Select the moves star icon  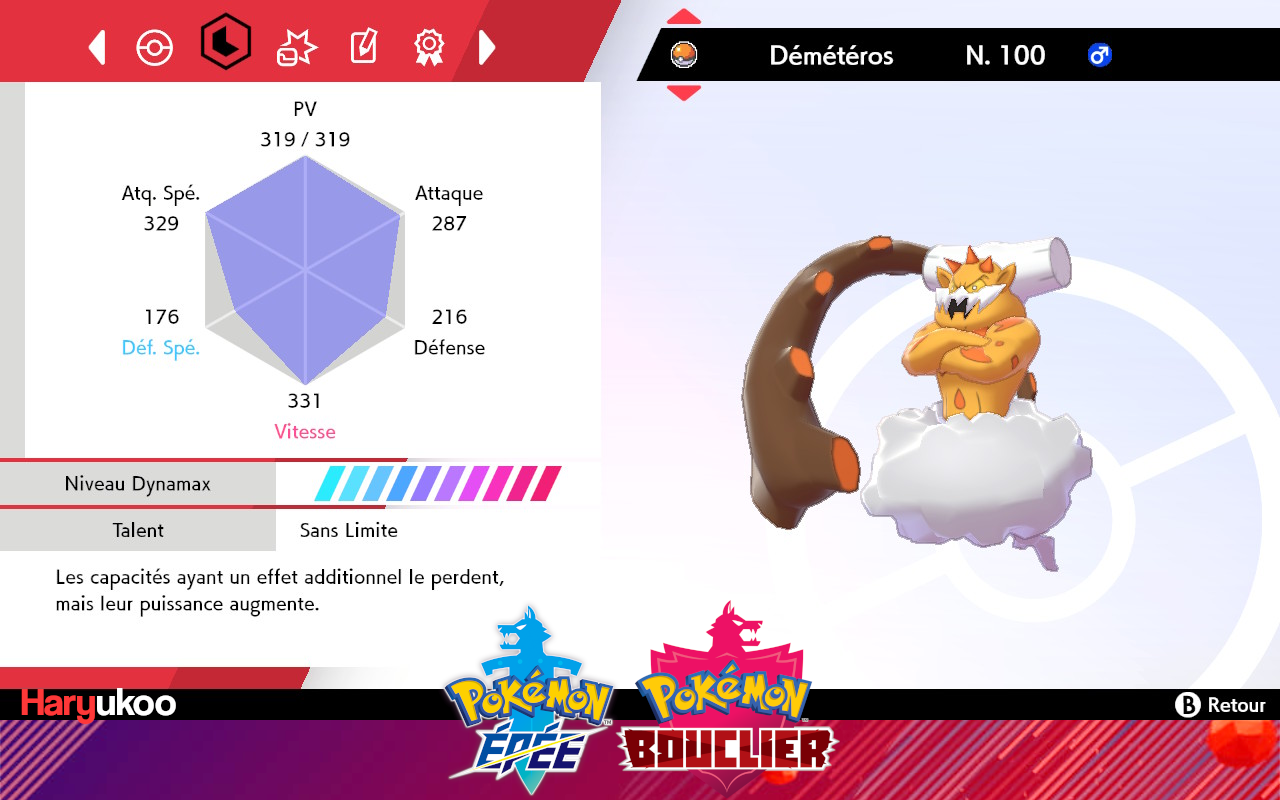[x=295, y=46]
